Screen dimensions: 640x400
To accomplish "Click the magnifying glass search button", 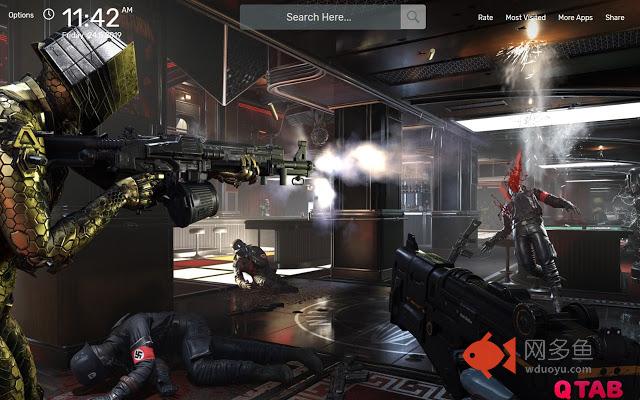I will (x=412, y=17).
